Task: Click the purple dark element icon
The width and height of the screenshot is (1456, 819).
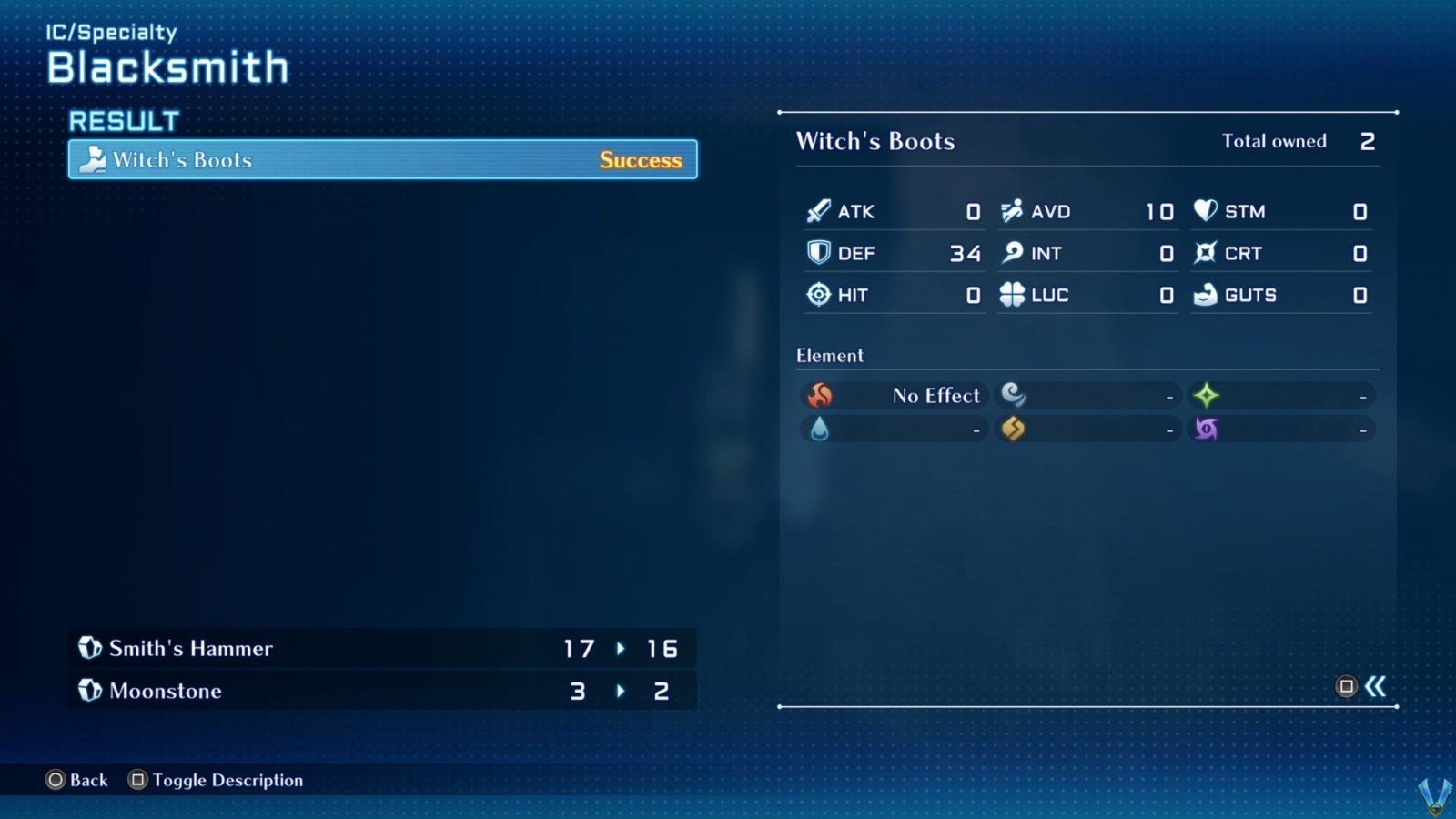Action: (1206, 428)
